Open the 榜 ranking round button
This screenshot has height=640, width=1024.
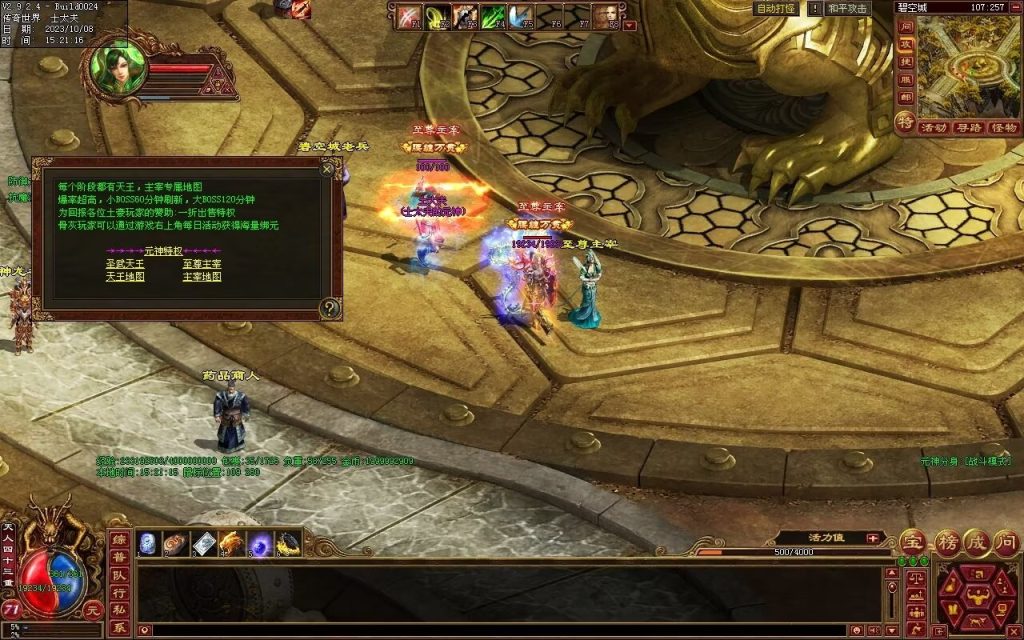pyautogui.click(x=946, y=543)
